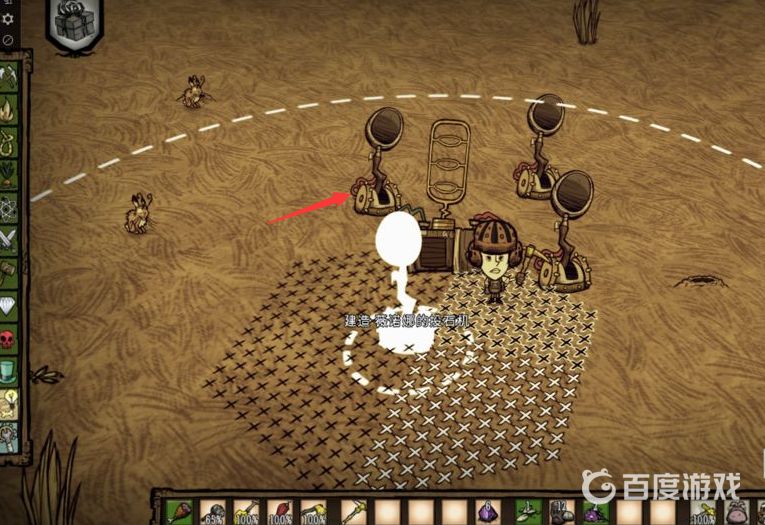Select the Refine diamond tab

click(8, 305)
